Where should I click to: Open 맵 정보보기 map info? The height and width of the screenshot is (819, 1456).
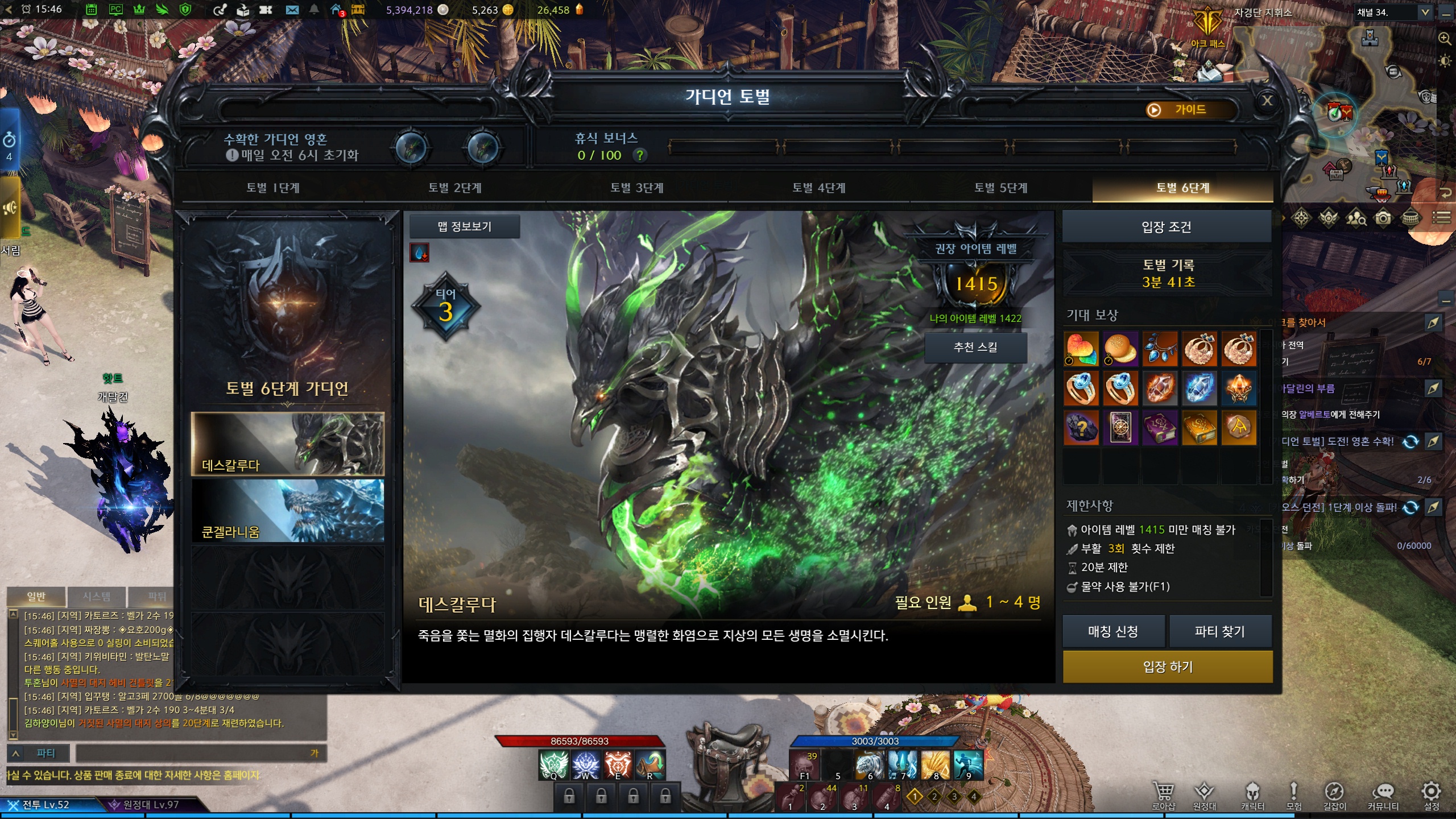464,227
